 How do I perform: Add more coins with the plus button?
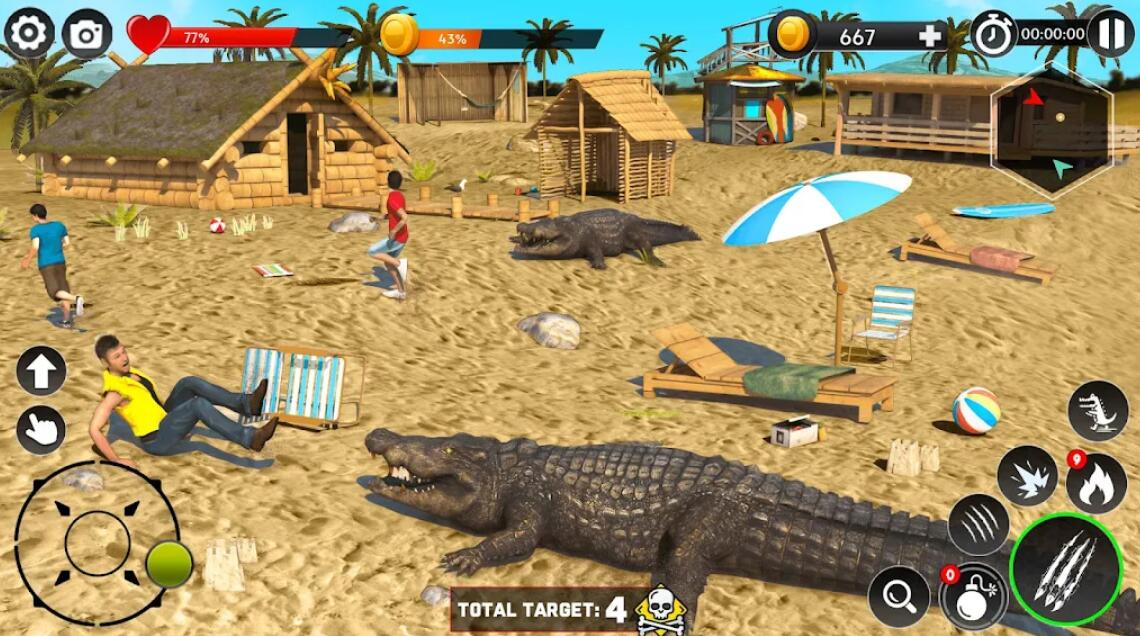930,37
